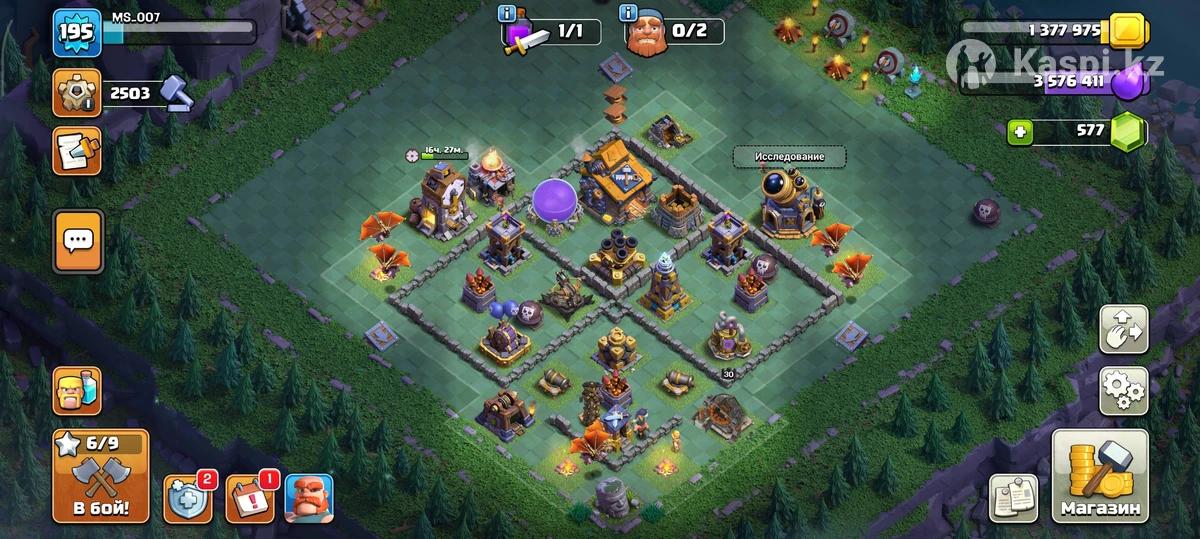Start a battle with the В бой! button
The height and width of the screenshot is (539, 1200).
coord(100,476)
